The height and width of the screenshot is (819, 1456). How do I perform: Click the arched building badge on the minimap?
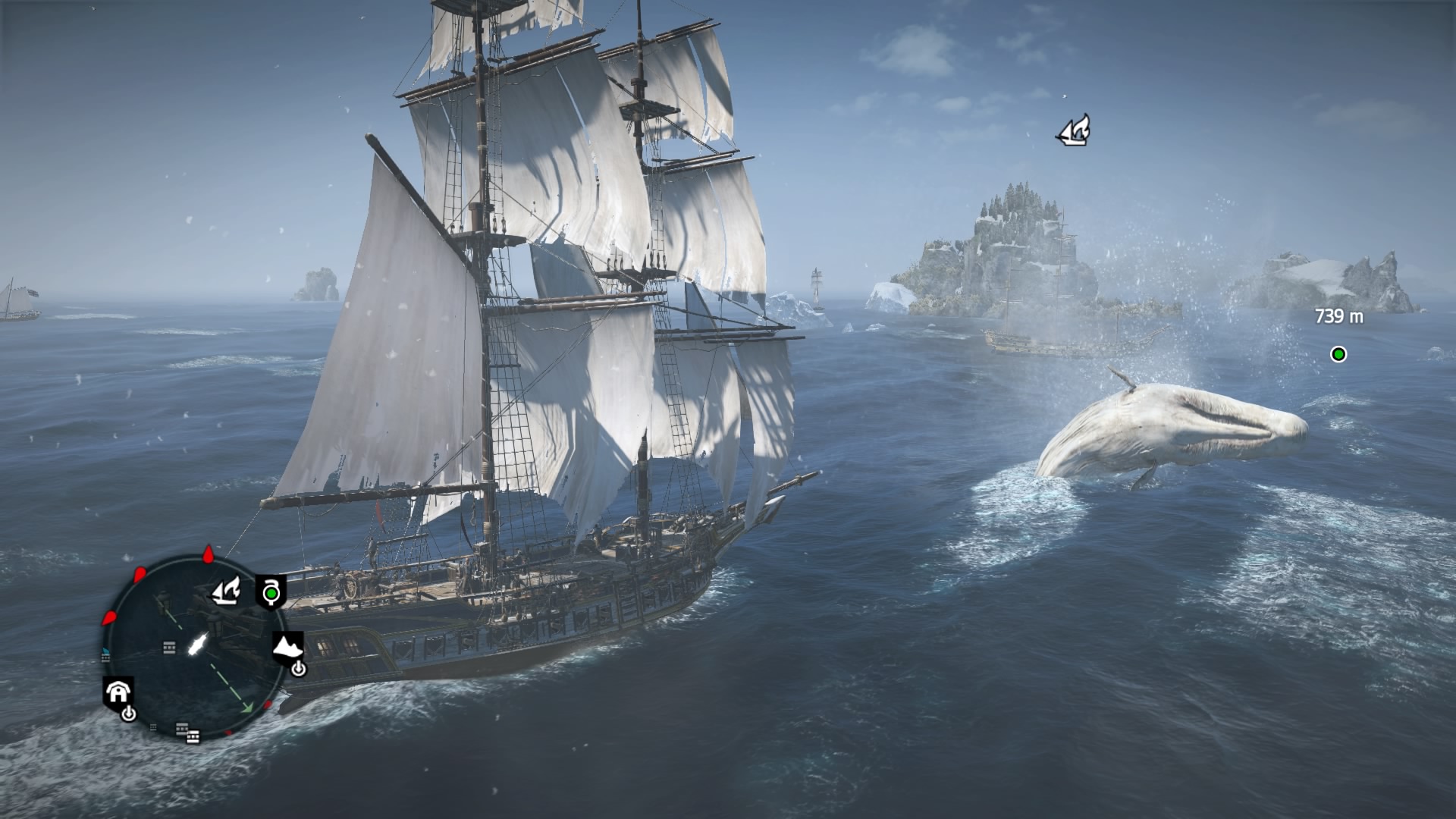pyautogui.click(x=118, y=692)
